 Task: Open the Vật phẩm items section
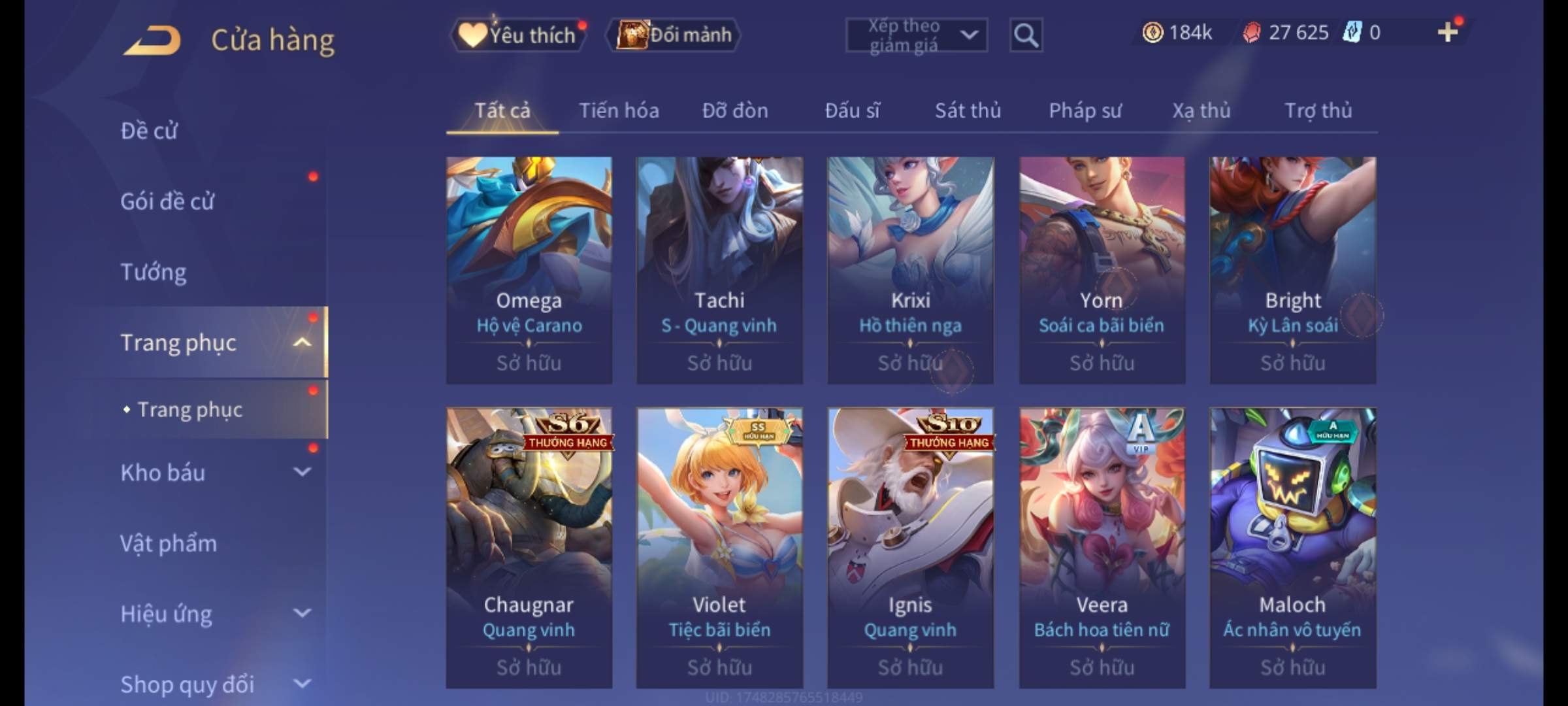[x=169, y=543]
